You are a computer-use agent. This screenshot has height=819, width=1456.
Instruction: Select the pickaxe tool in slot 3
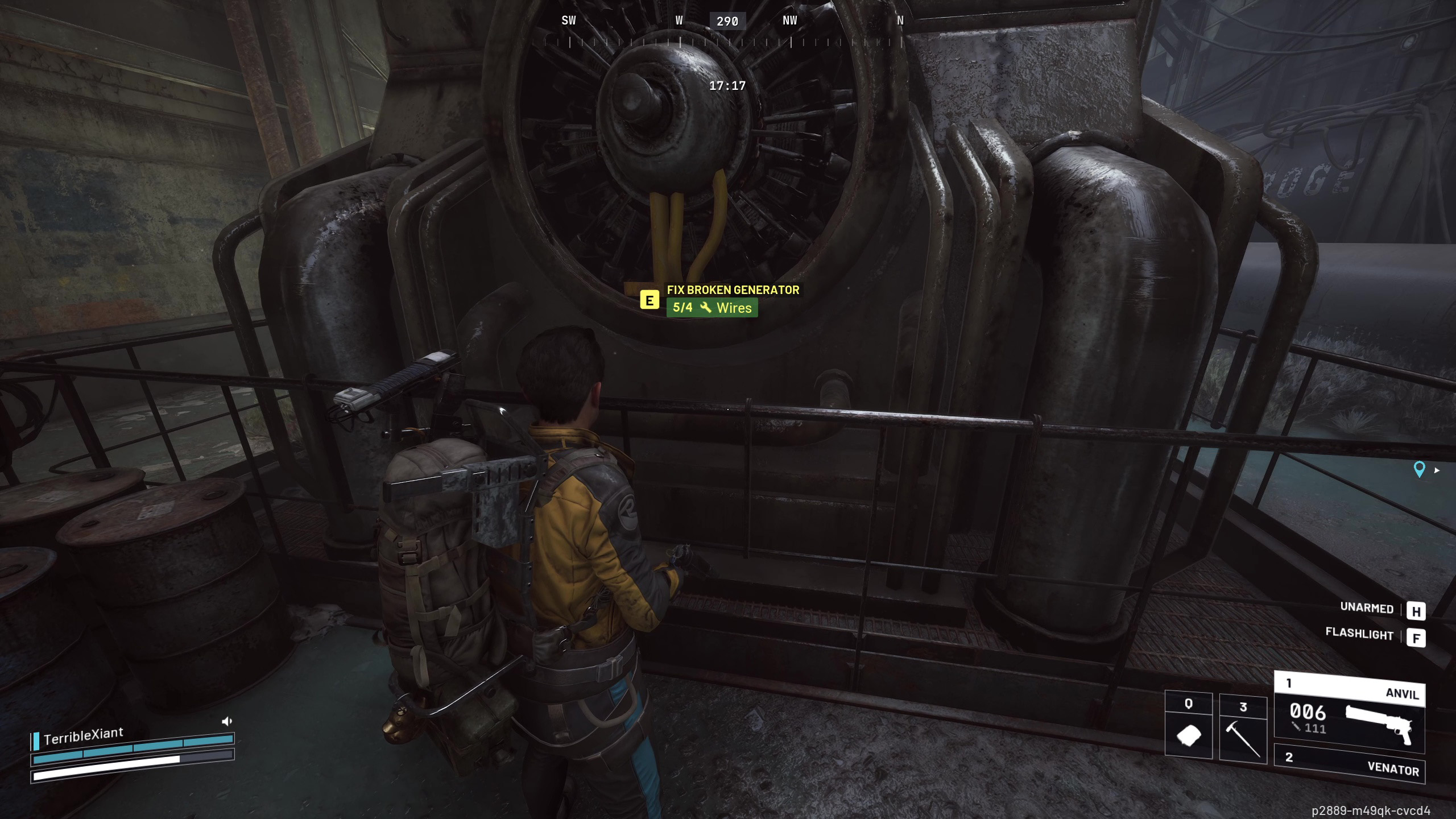point(1243,728)
